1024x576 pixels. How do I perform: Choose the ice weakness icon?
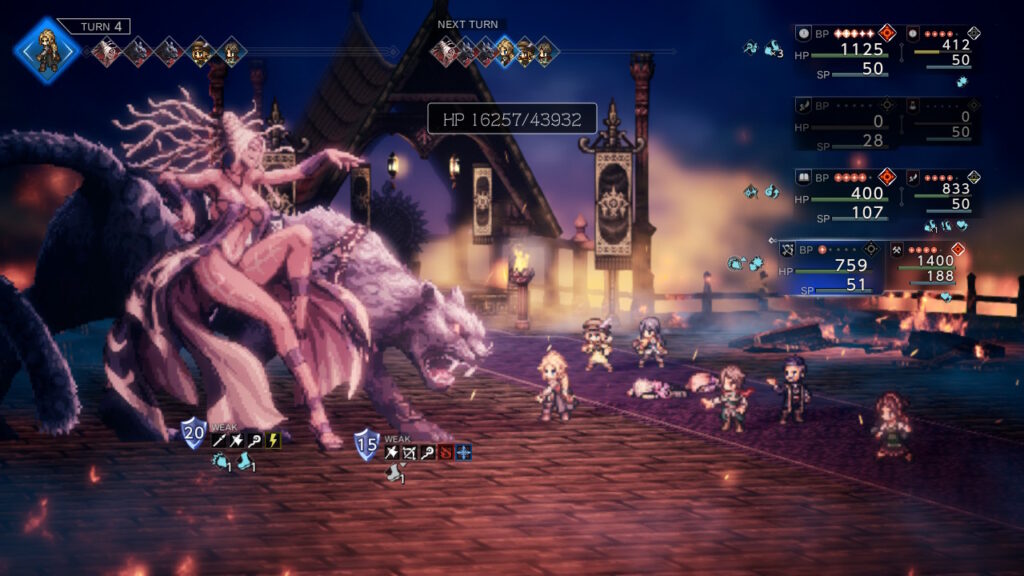coord(463,452)
